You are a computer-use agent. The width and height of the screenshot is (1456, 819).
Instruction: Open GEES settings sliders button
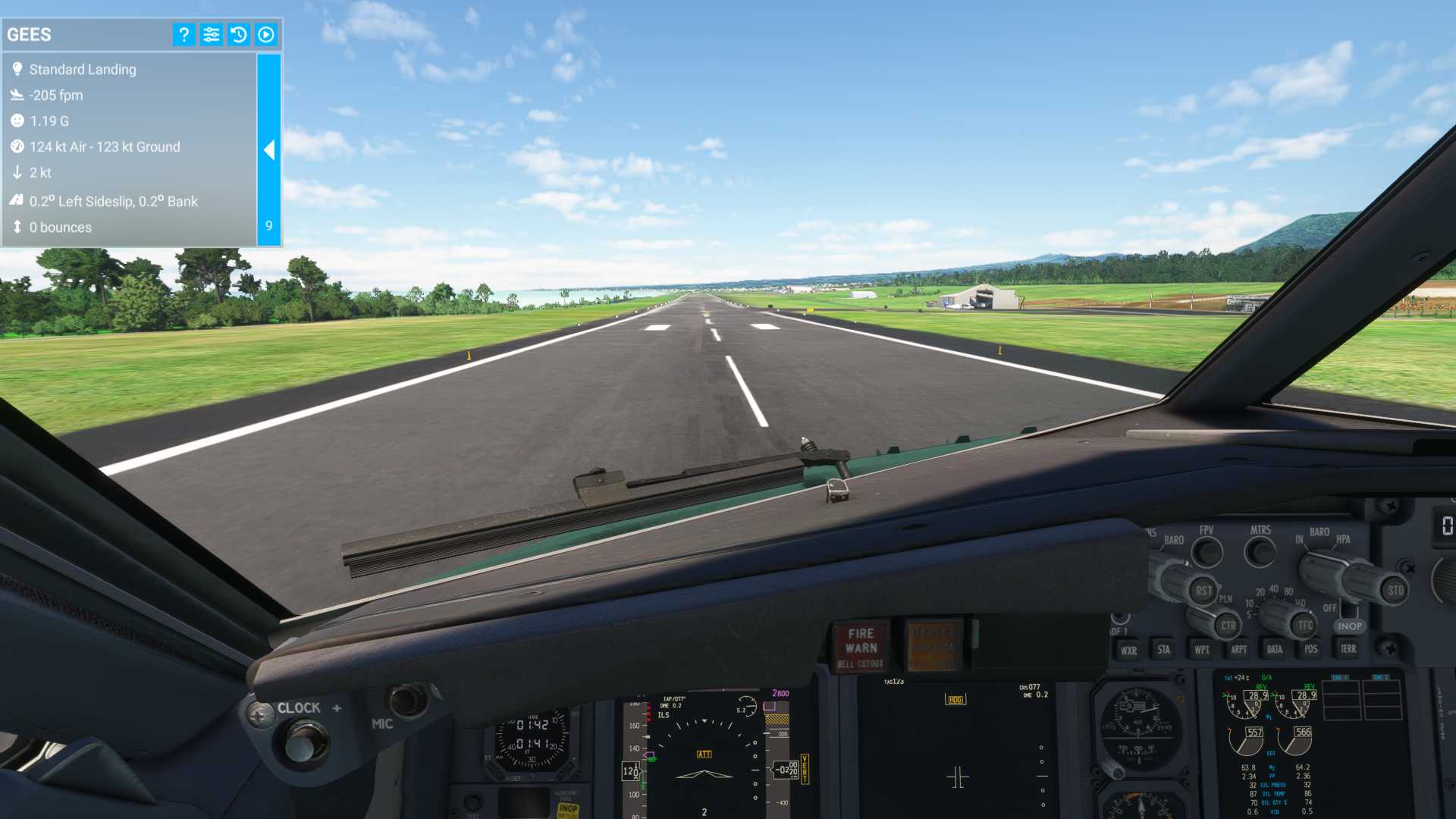[x=211, y=34]
